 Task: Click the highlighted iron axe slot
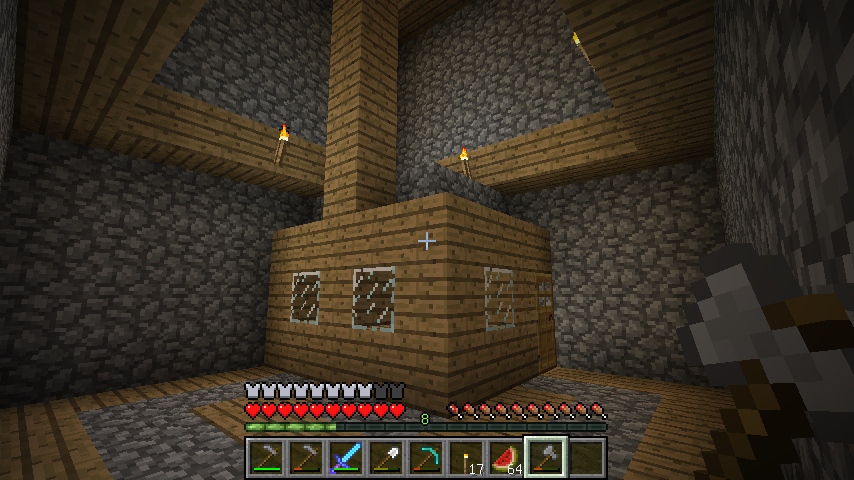coord(545,457)
